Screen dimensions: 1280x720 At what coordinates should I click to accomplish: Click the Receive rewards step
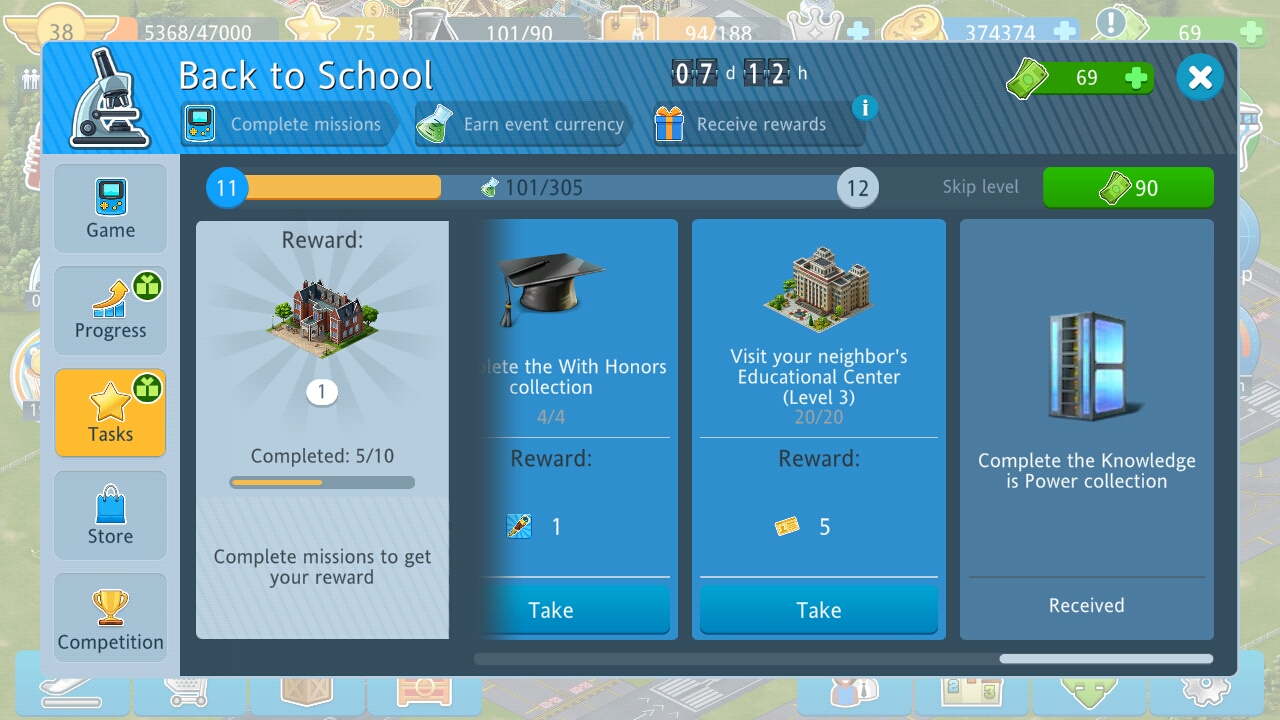(743, 125)
